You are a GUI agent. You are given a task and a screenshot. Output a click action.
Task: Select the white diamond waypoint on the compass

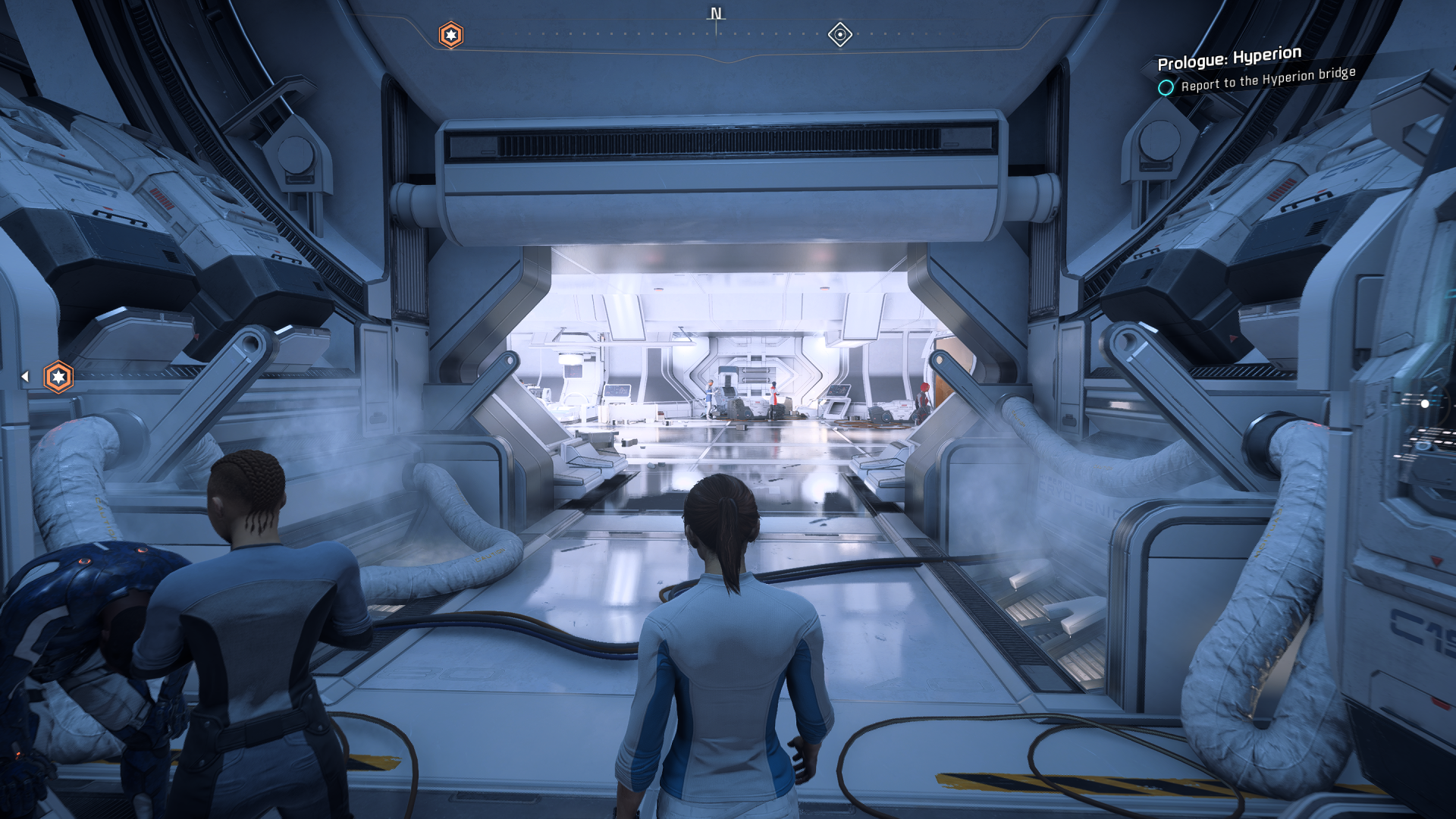tap(839, 34)
